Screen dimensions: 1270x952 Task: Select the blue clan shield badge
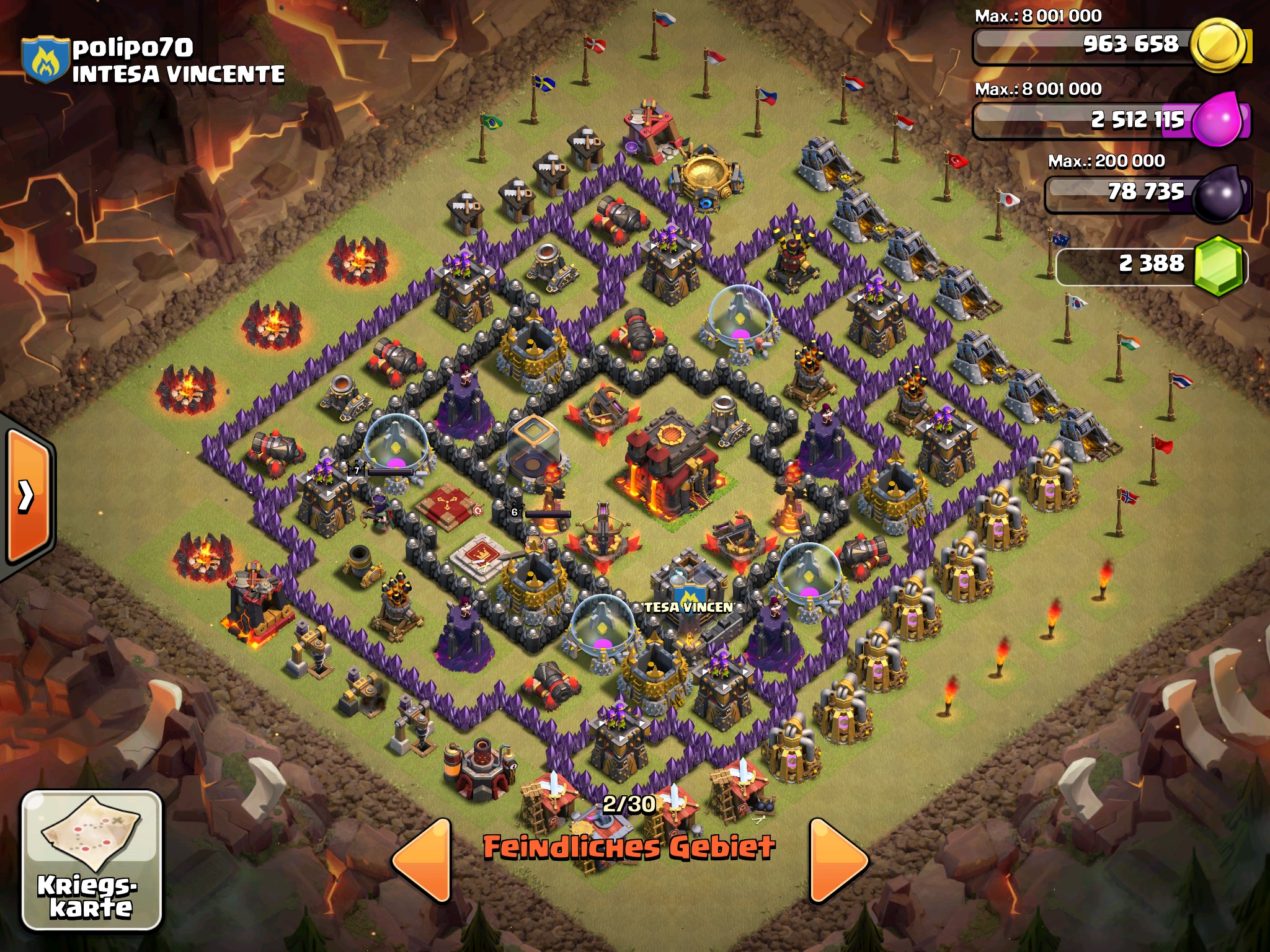pyautogui.click(x=45, y=60)
